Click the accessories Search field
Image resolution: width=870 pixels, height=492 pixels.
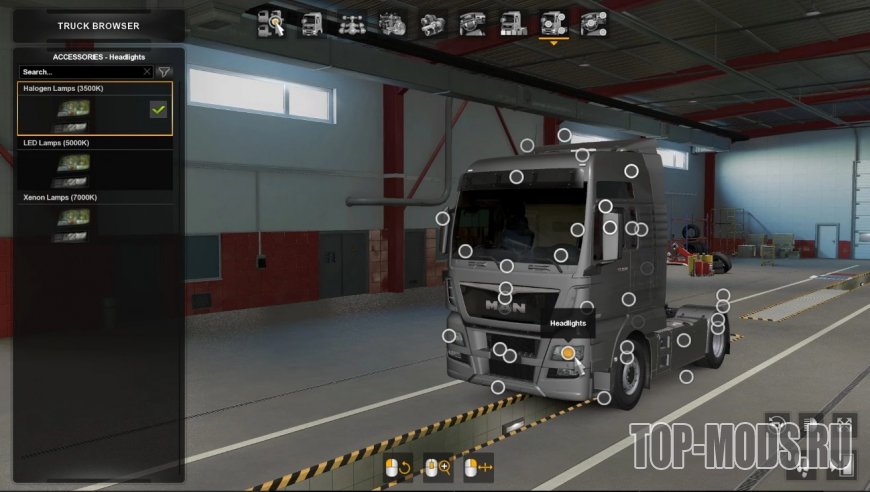tap(80, 72)
